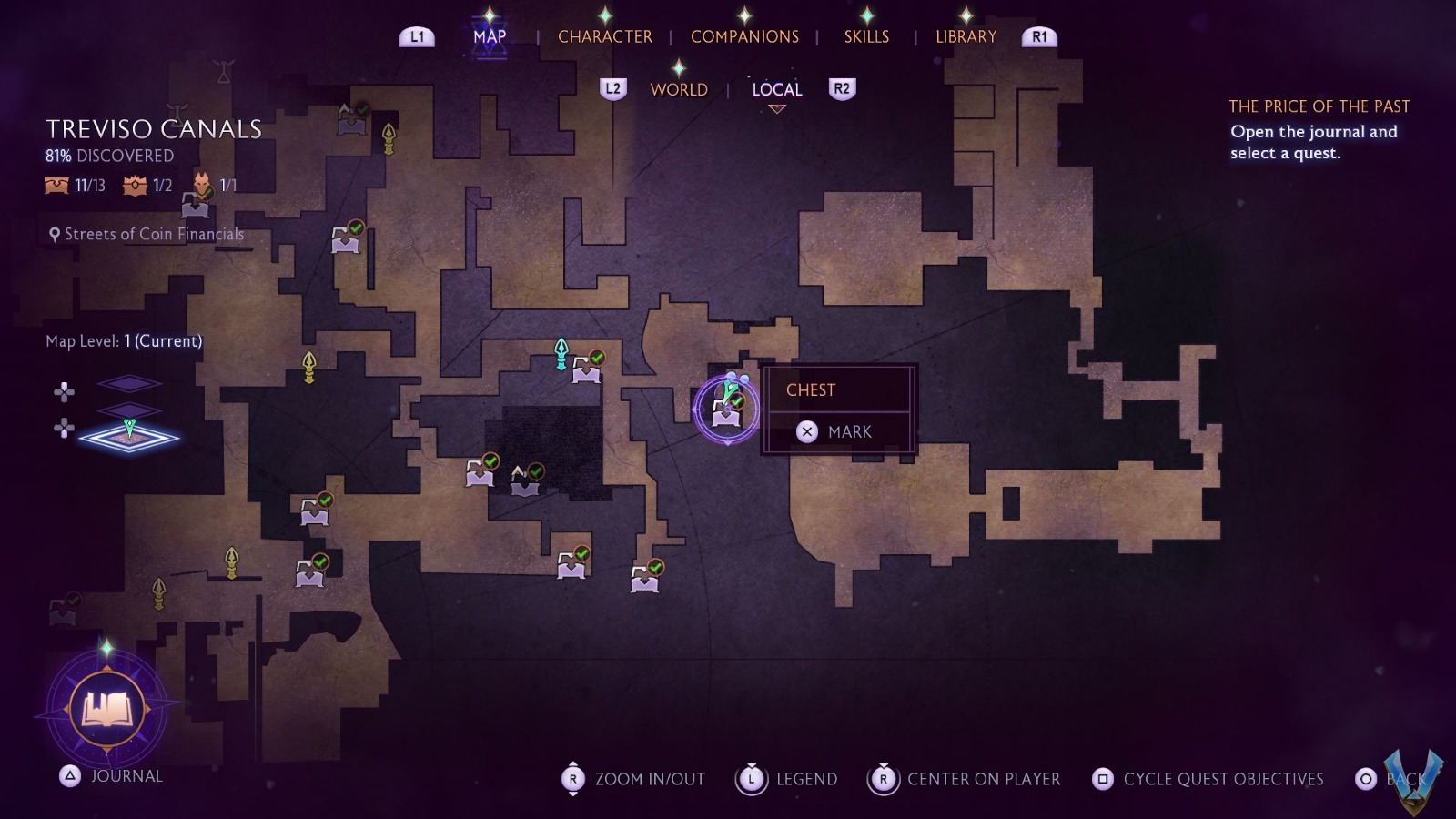
Task: Click the teal crystal beacon map marker
Action: point(561,353)
